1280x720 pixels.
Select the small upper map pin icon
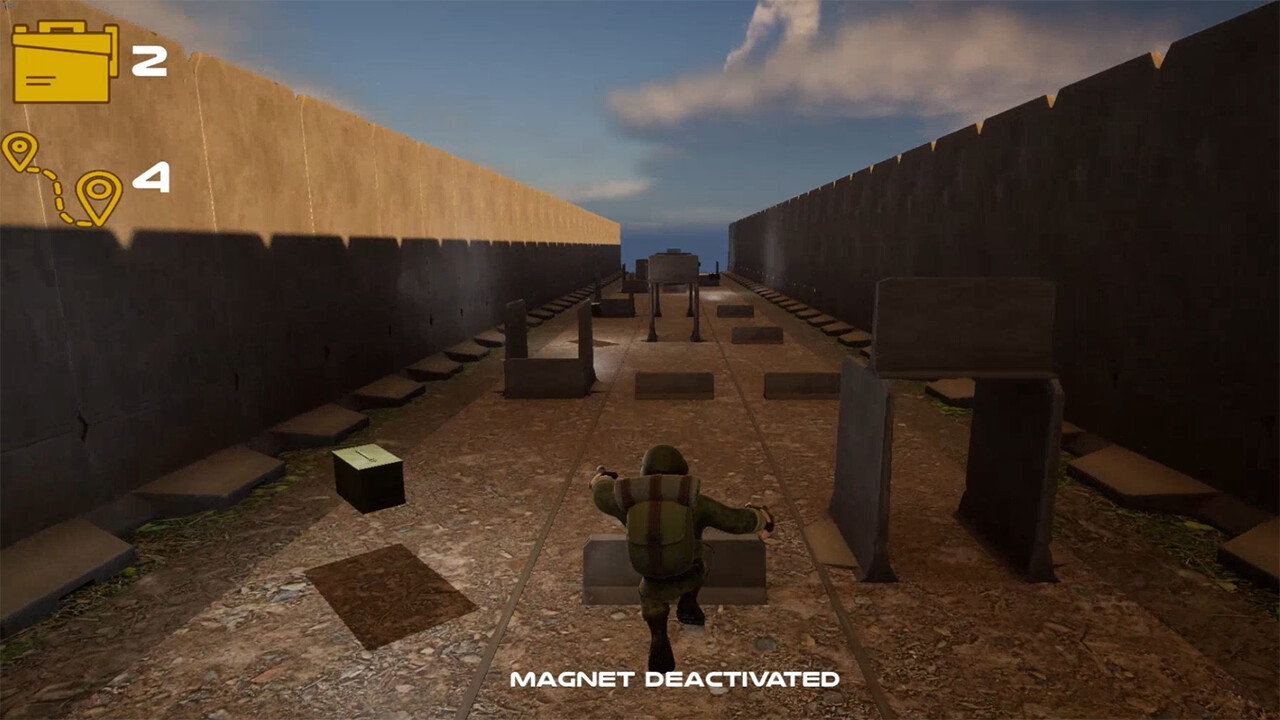20,147
